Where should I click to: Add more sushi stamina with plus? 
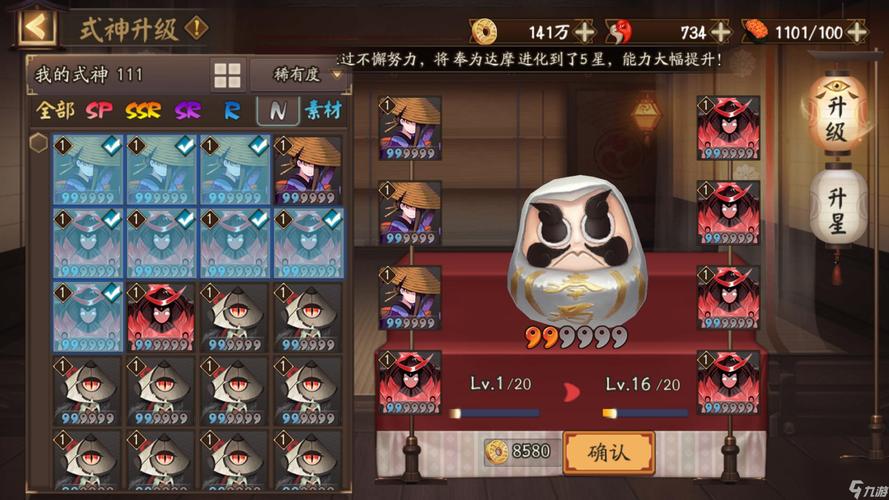(x=857, y=31)
